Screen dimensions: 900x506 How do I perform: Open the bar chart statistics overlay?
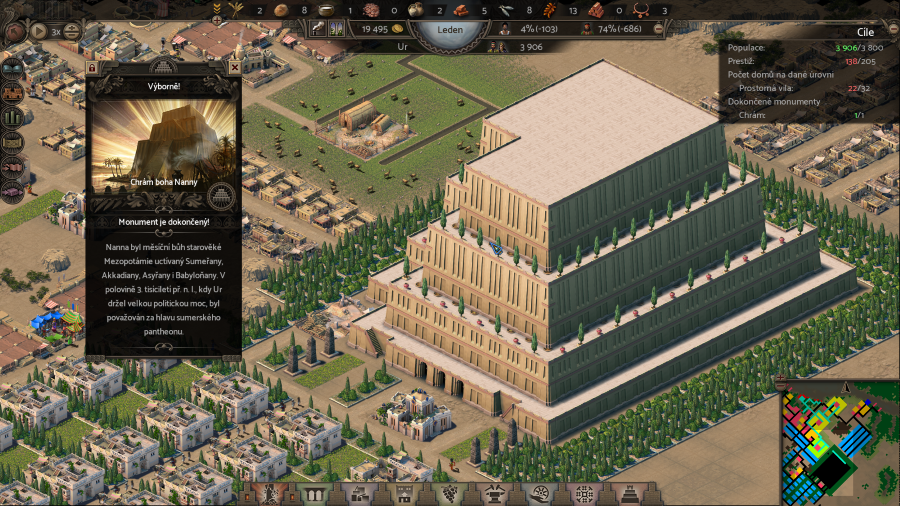click(x=12, y=116)
